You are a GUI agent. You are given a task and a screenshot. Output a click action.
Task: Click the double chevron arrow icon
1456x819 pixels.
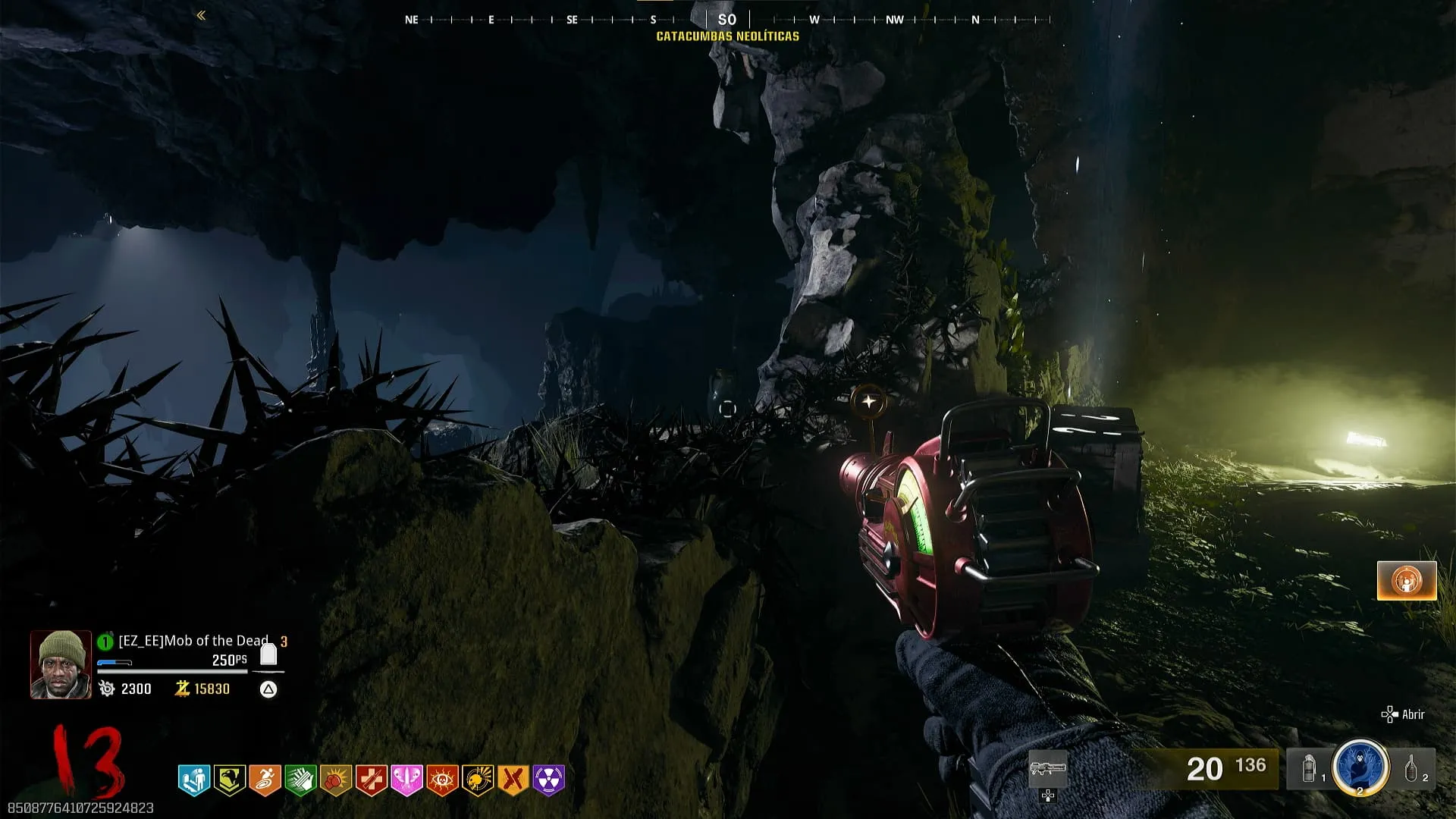coord(201,15)
